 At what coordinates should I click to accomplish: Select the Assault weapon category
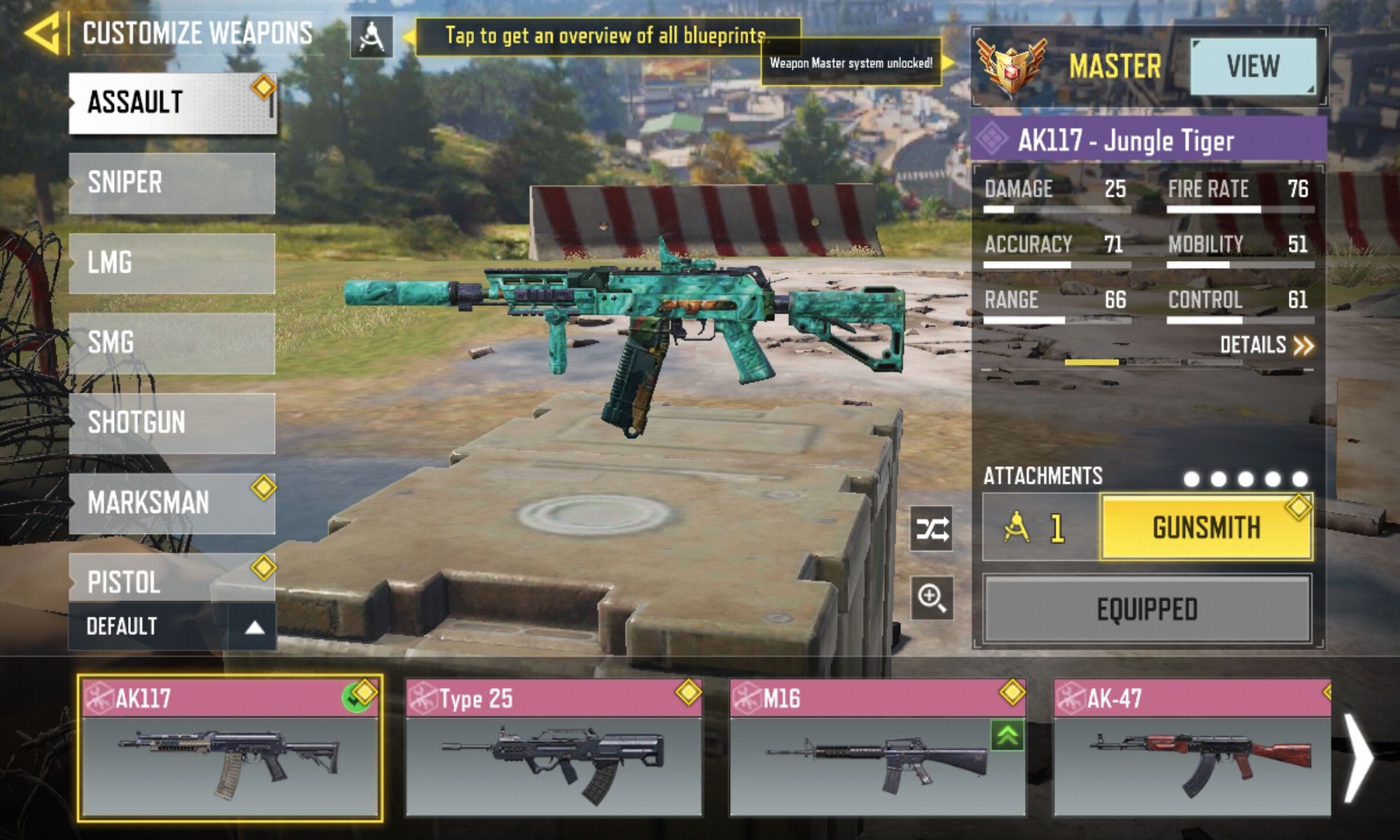[x=172, y=103]
